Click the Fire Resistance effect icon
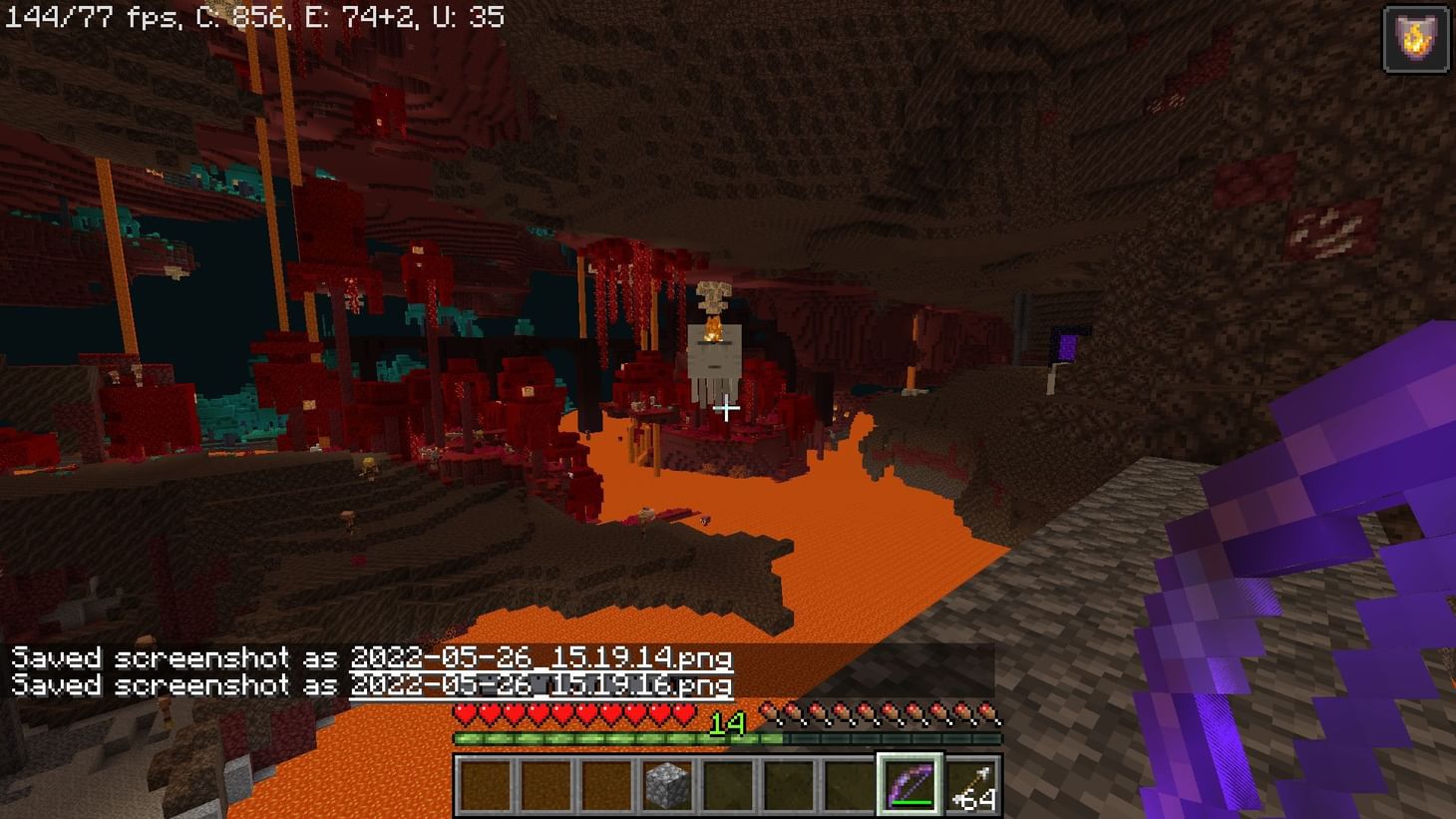 1415,38
